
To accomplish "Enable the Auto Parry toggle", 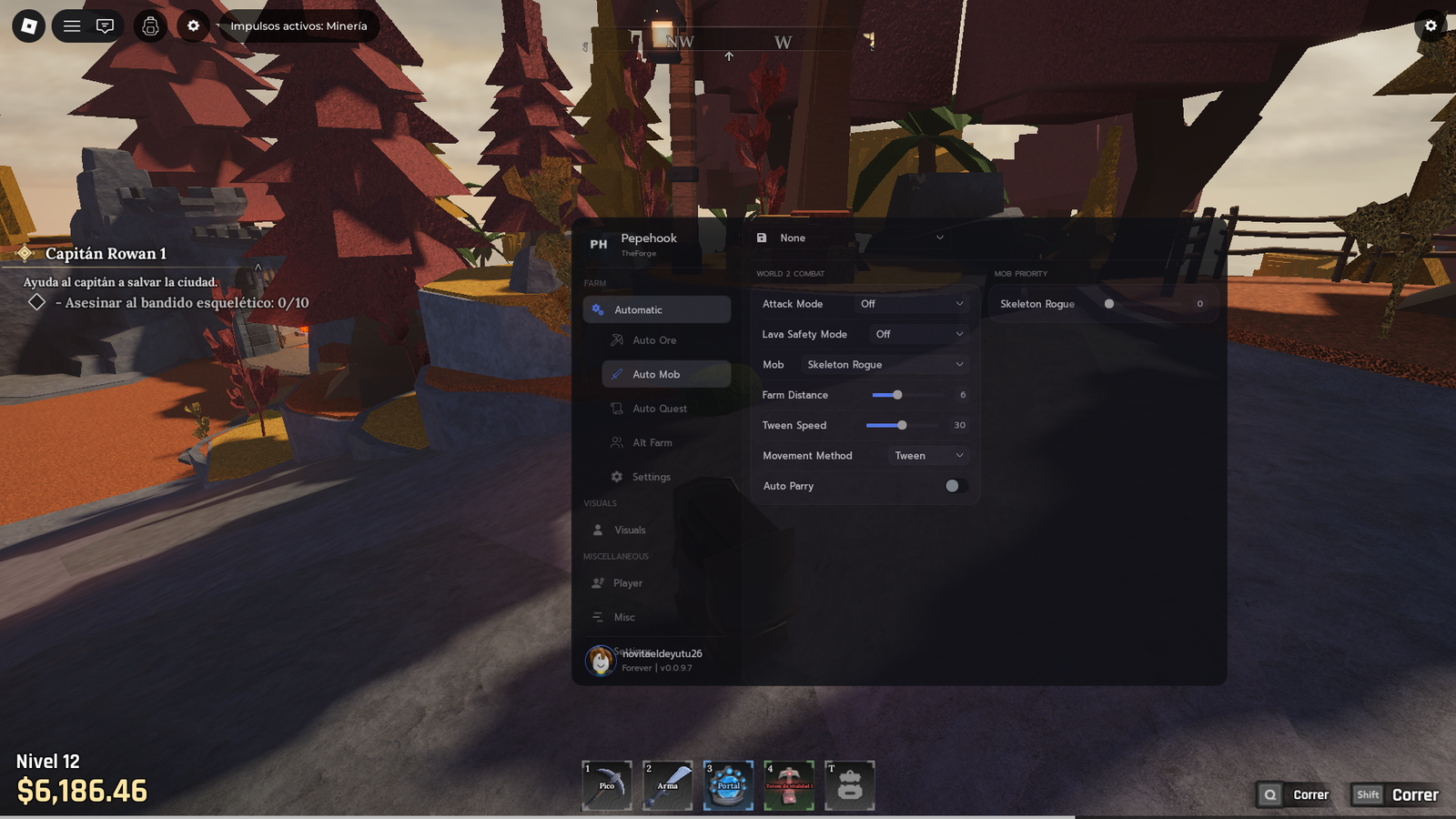I will [953, 486].
